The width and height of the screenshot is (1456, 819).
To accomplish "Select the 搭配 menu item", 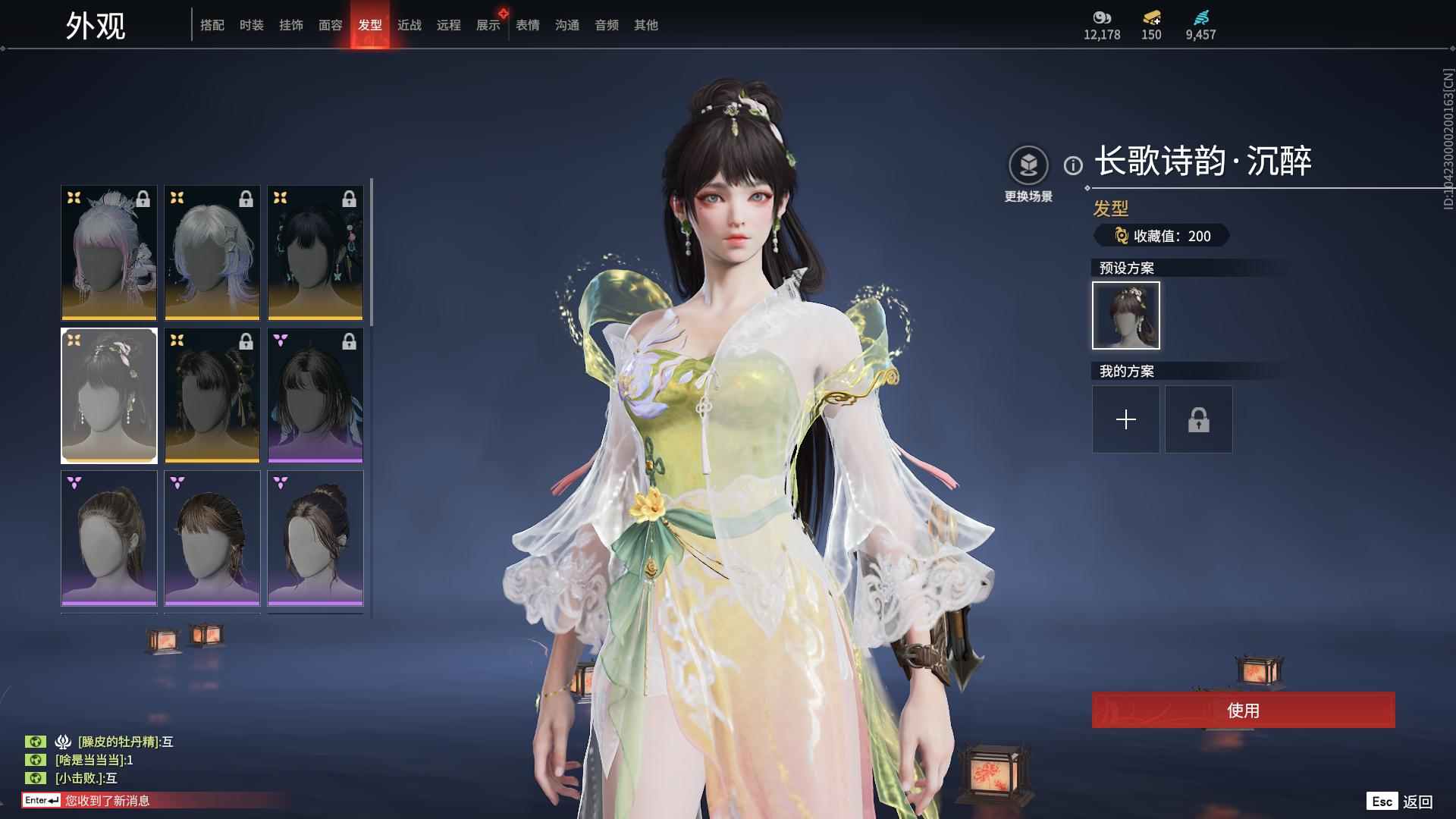I will 212,24.
